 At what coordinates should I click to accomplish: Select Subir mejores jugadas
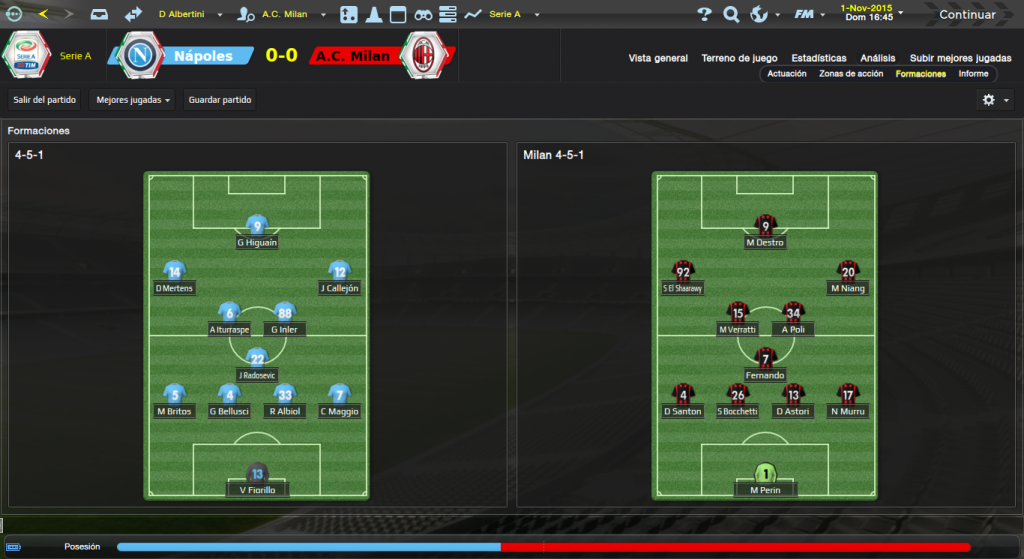coord(960,58)
